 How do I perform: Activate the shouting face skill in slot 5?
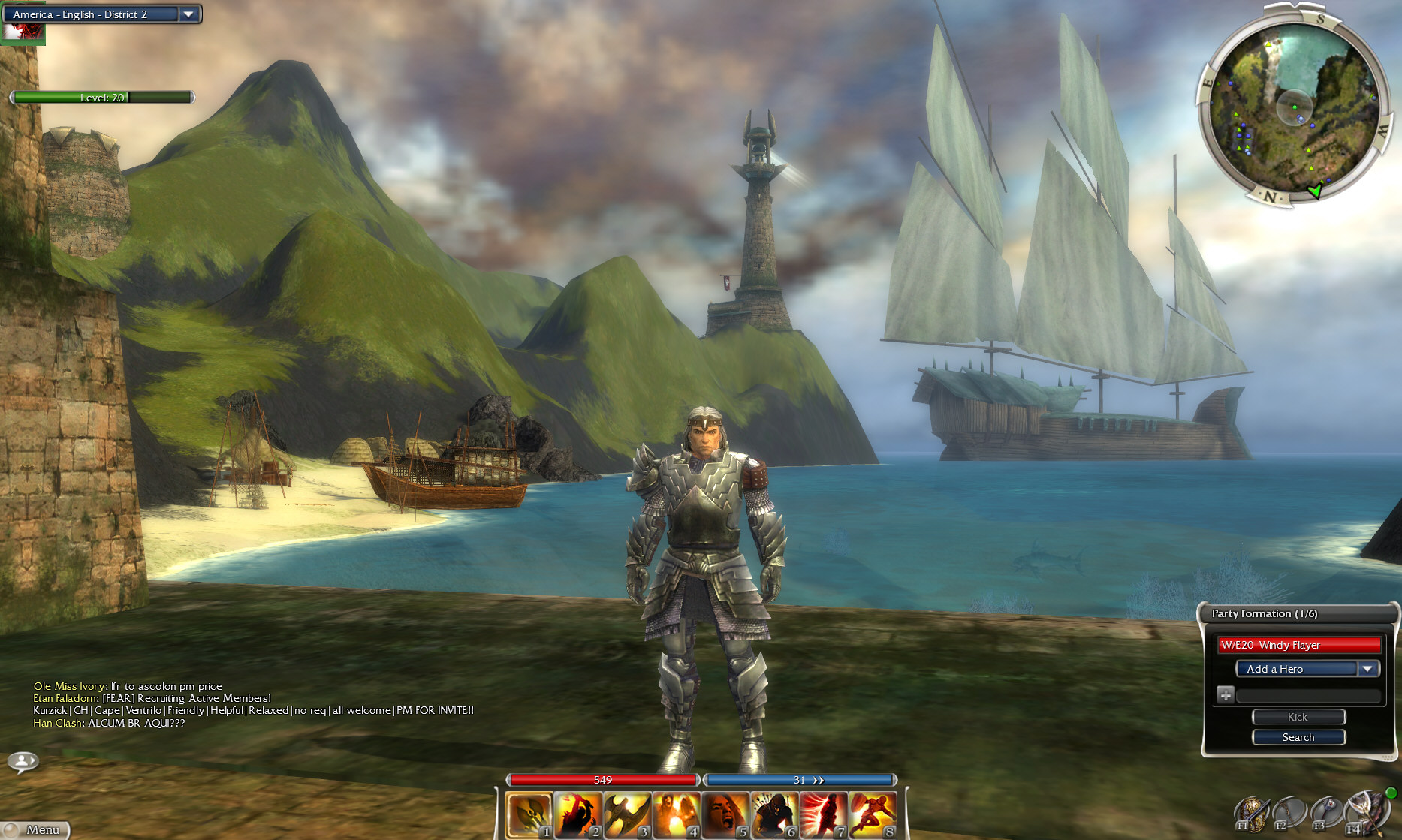coord(725,814)
